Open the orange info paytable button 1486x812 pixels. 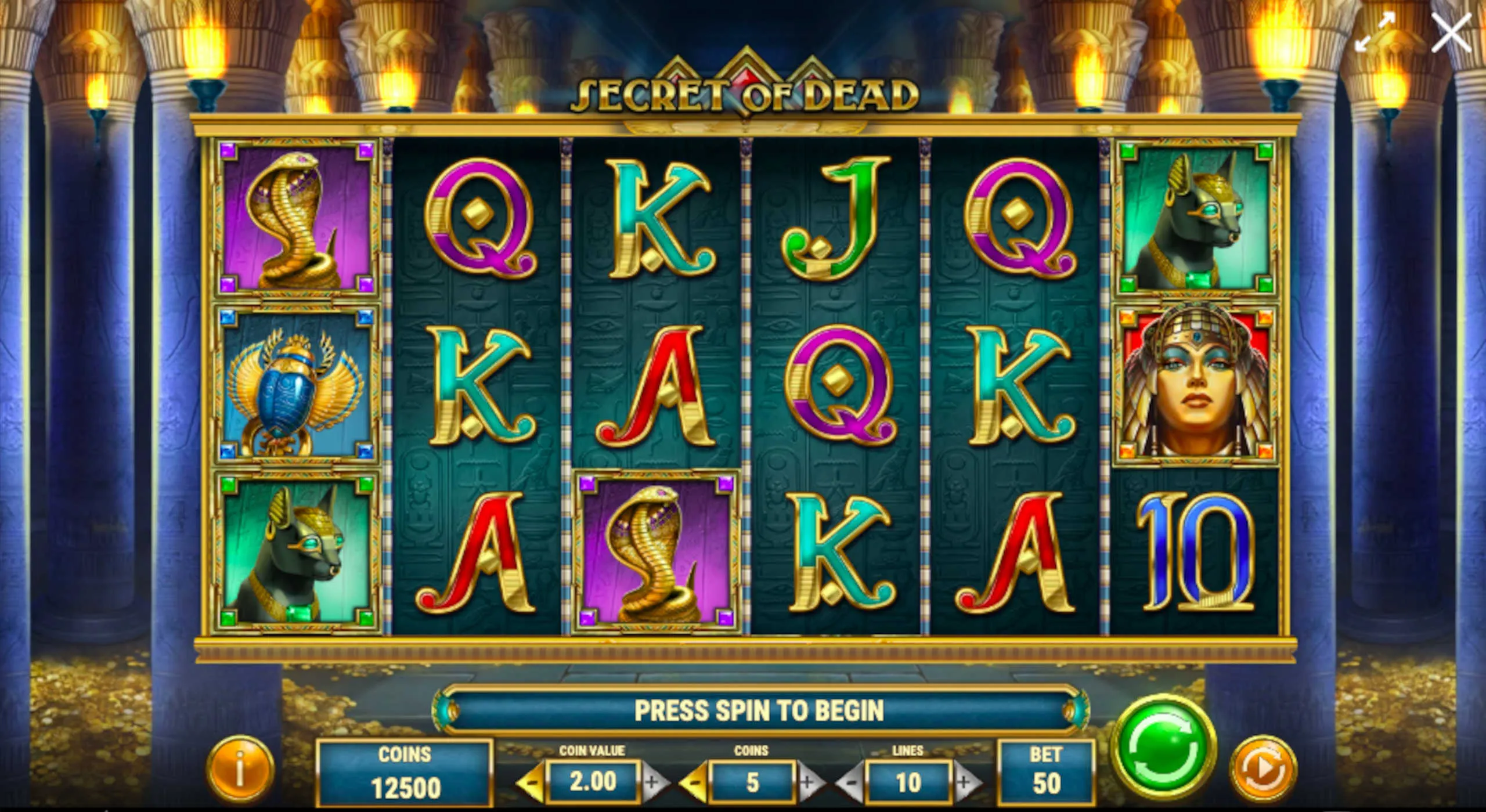(x=240, y=769)
